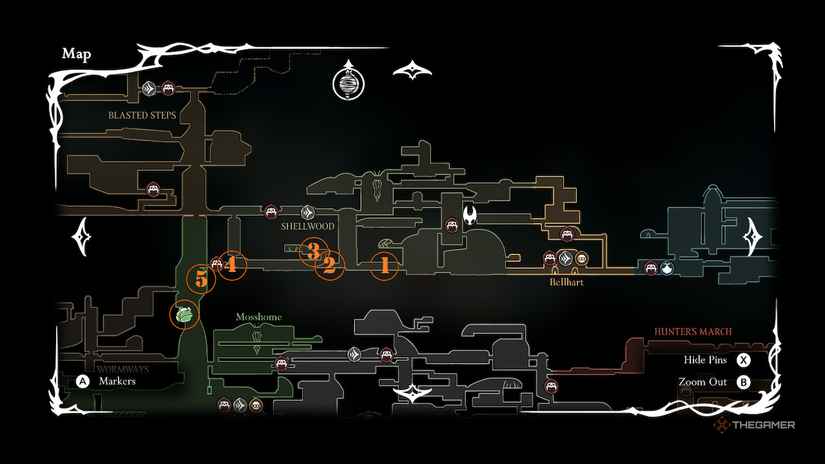Select the Hunter's March area label

coord(693,331)
